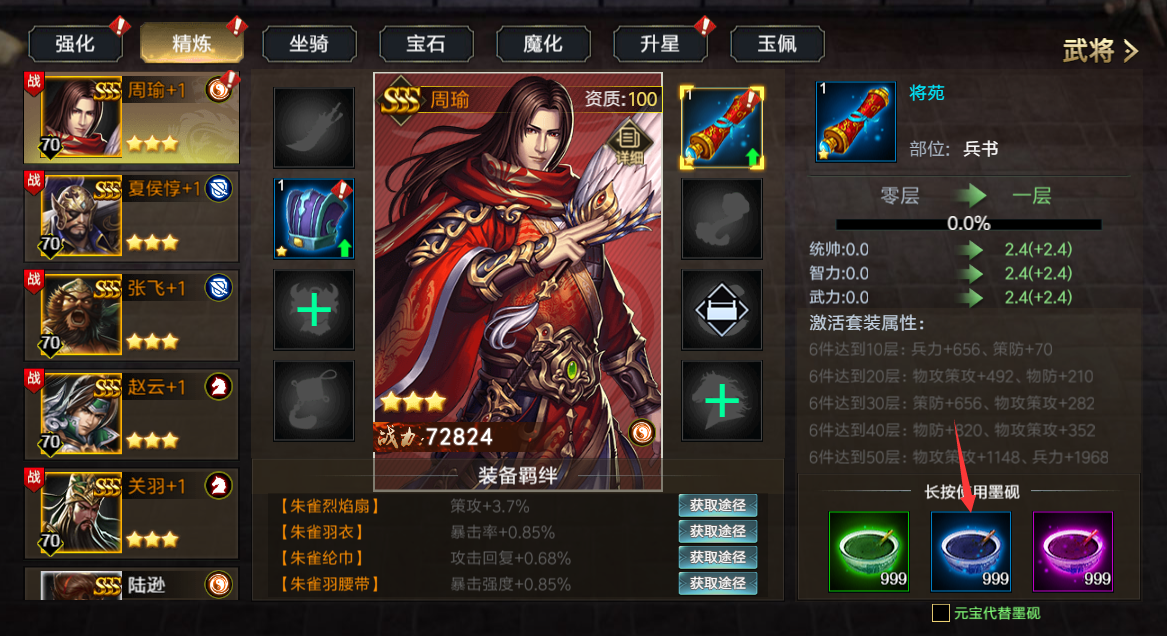Show 周瑜's 详细 info
This screenshot has height=636, width=1167.
coord(628,144)
